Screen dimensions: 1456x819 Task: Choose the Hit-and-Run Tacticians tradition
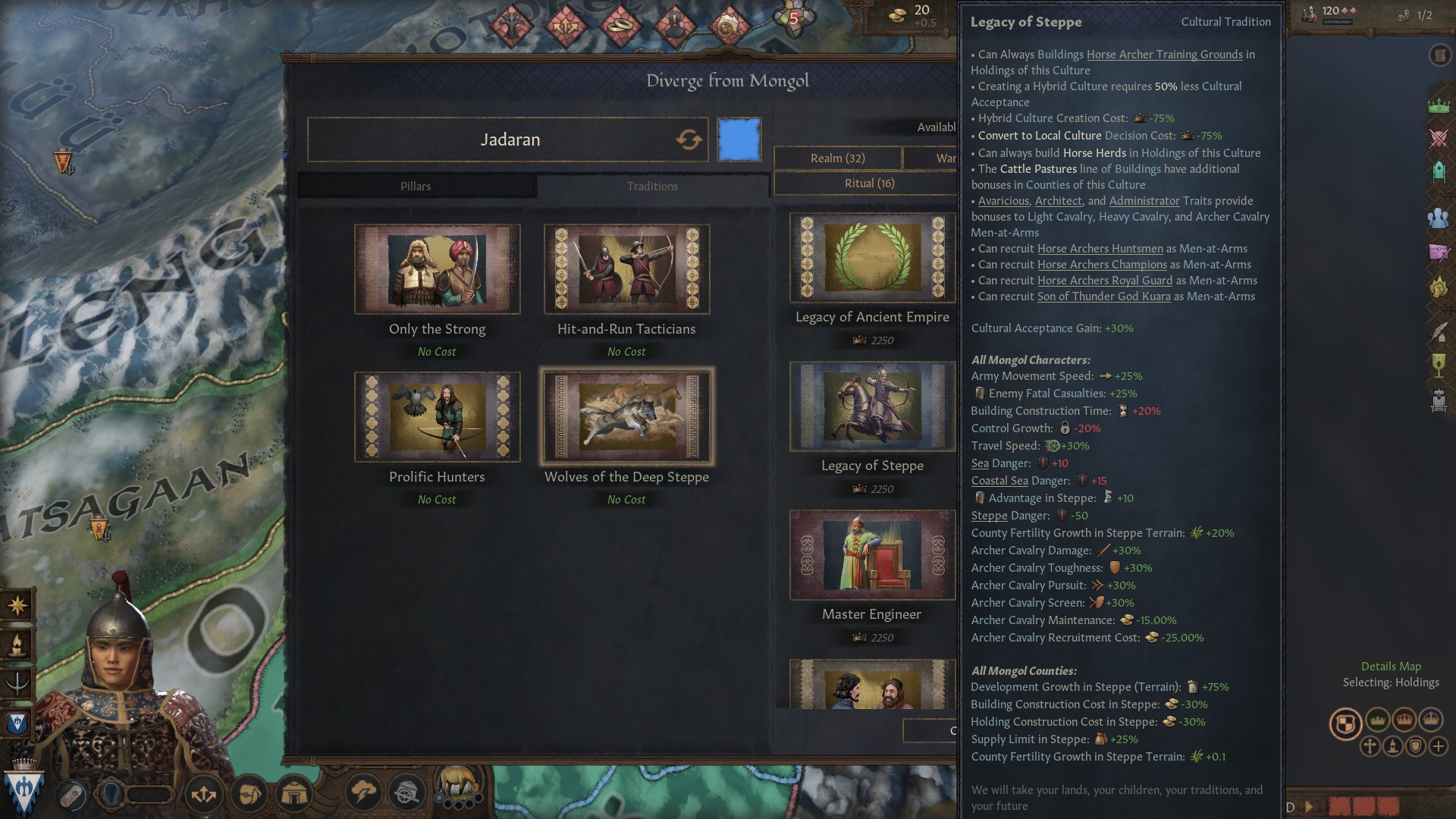tap(626, 269)
